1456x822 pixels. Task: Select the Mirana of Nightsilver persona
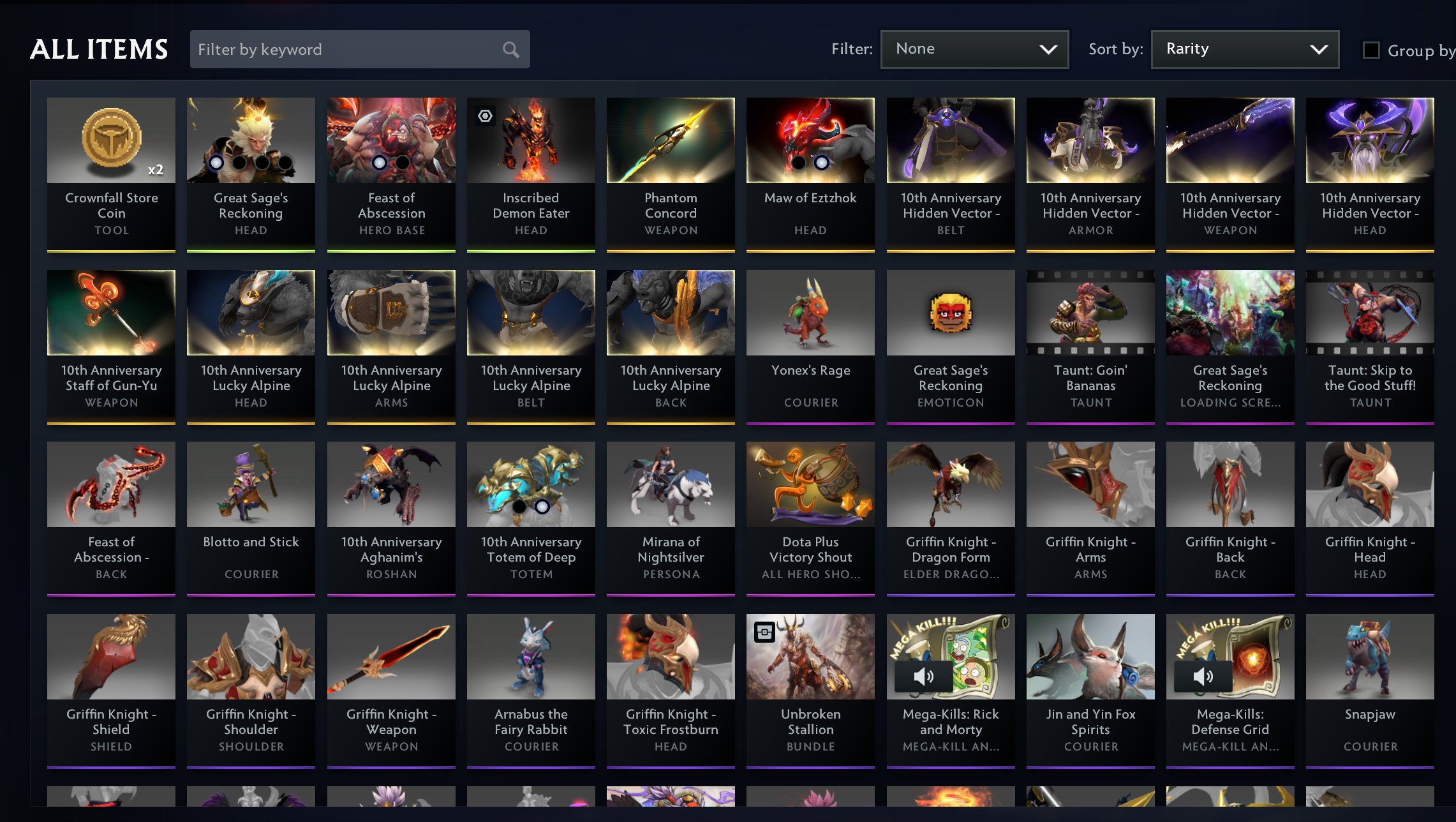(670, 485)
